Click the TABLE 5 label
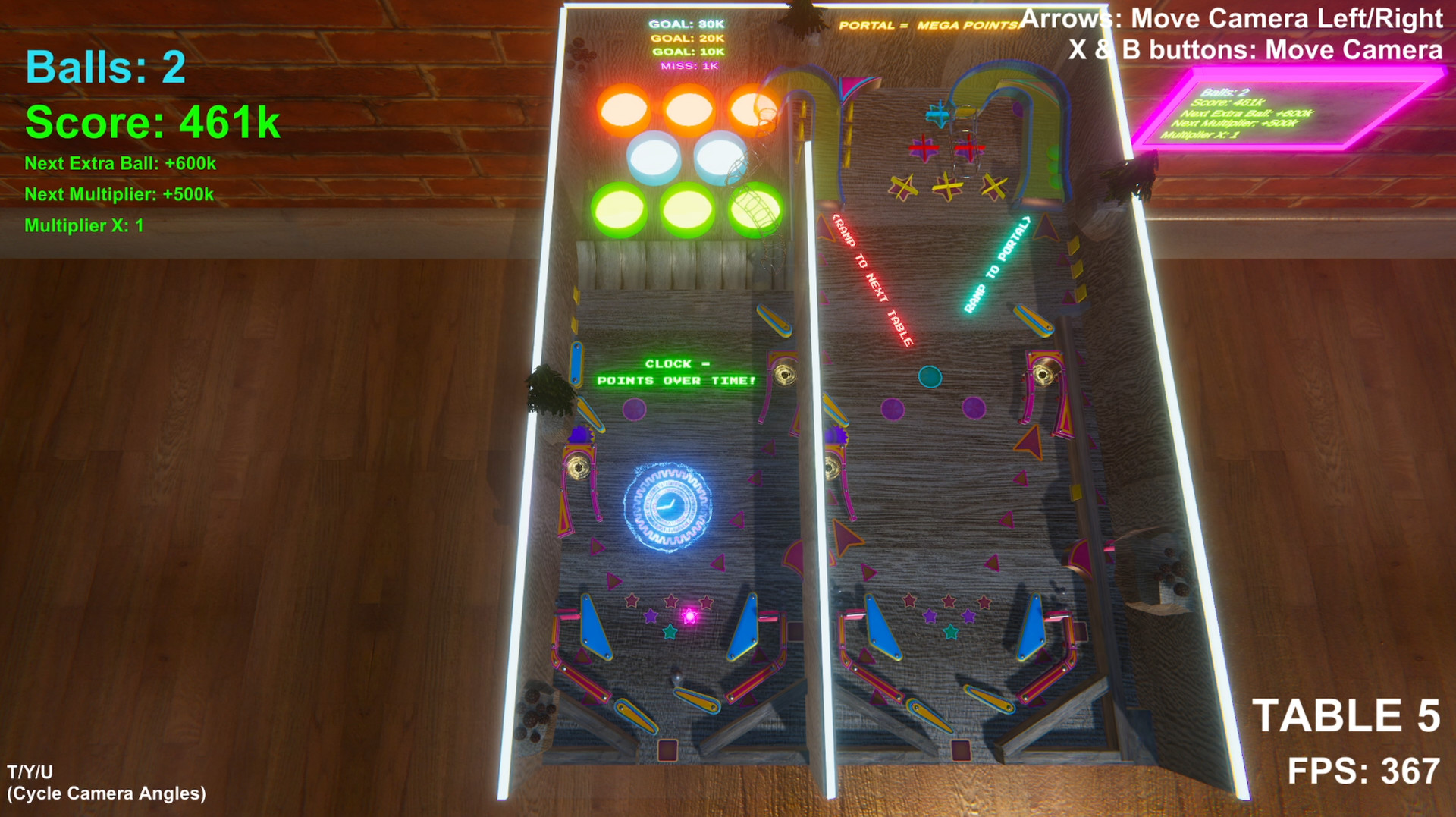Viewport: 1456px width, 817px height. (1346, 713)
